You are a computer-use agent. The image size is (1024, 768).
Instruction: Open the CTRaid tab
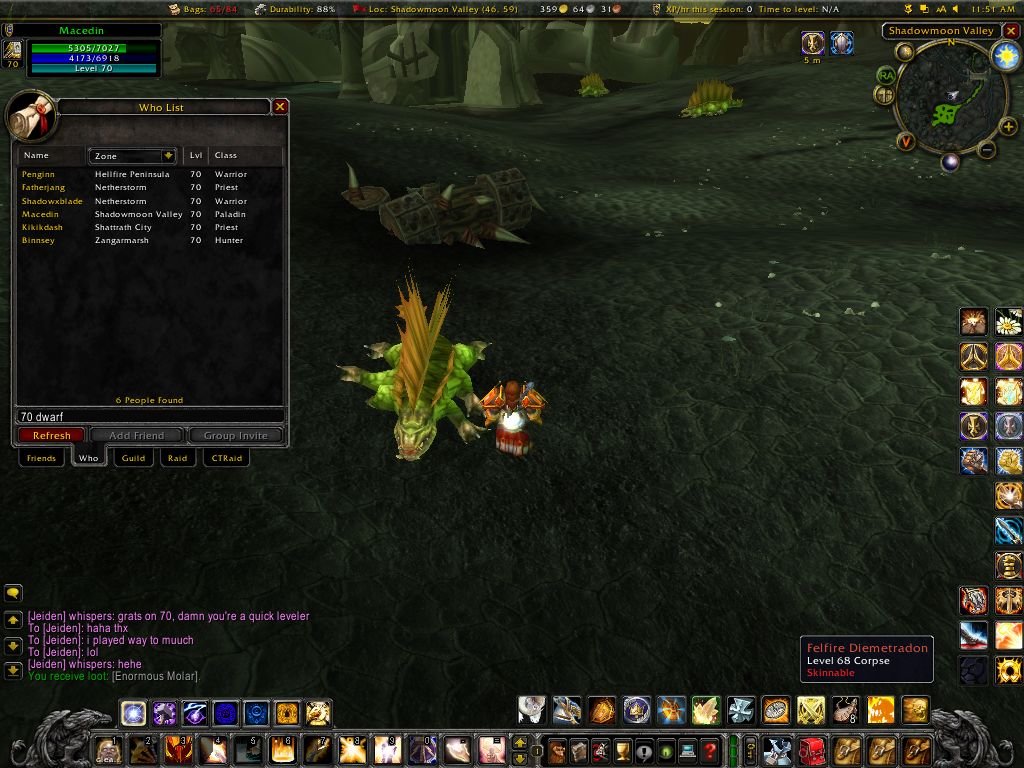coord(225,458)
